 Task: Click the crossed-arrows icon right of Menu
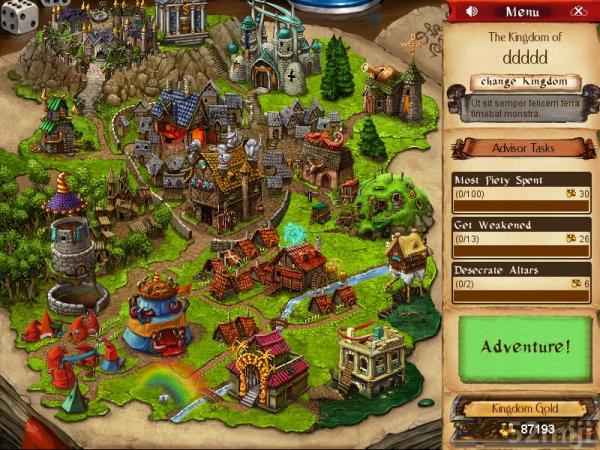tap(578, 12)
